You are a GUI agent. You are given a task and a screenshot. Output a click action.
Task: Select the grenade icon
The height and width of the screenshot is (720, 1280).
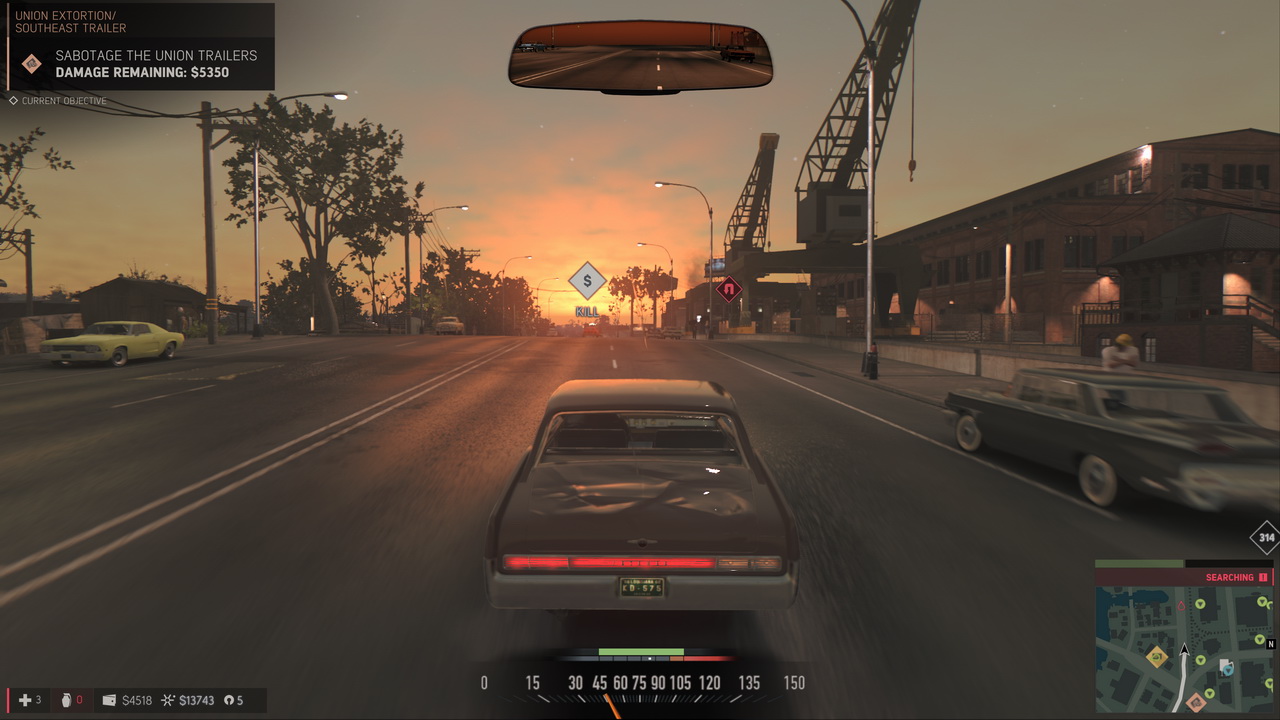66,700
